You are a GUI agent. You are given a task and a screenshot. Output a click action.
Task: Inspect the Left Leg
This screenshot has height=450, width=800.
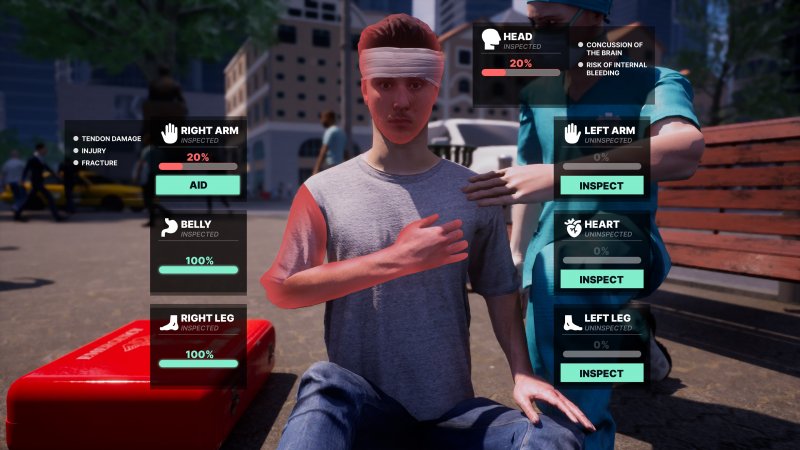(601, 373)
